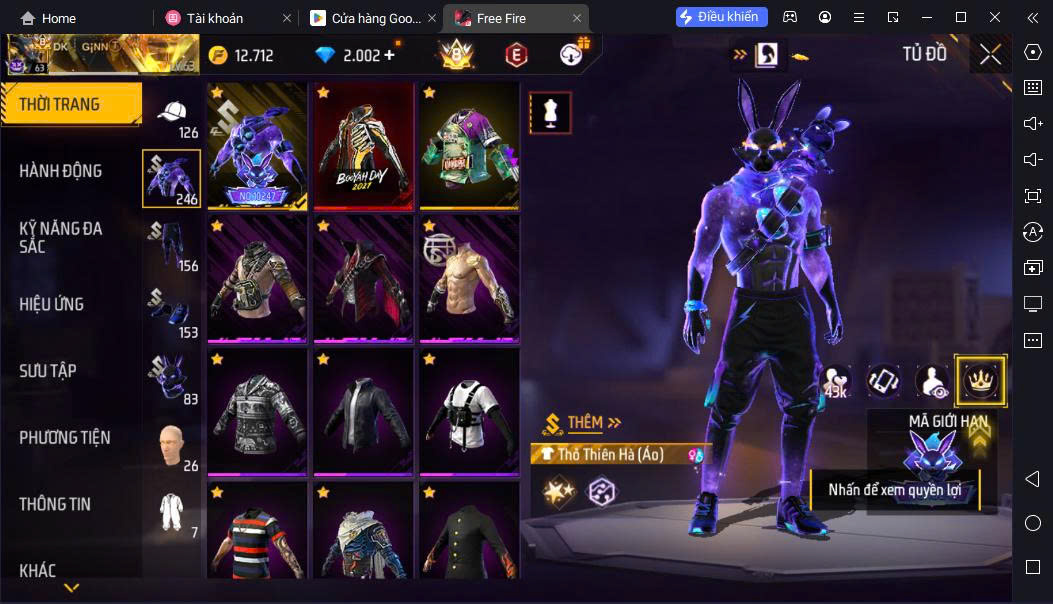The width and height of the screenshot is (1053, 604).
Task: Select the Sưu Tập category
Action: tap(48, 371)
